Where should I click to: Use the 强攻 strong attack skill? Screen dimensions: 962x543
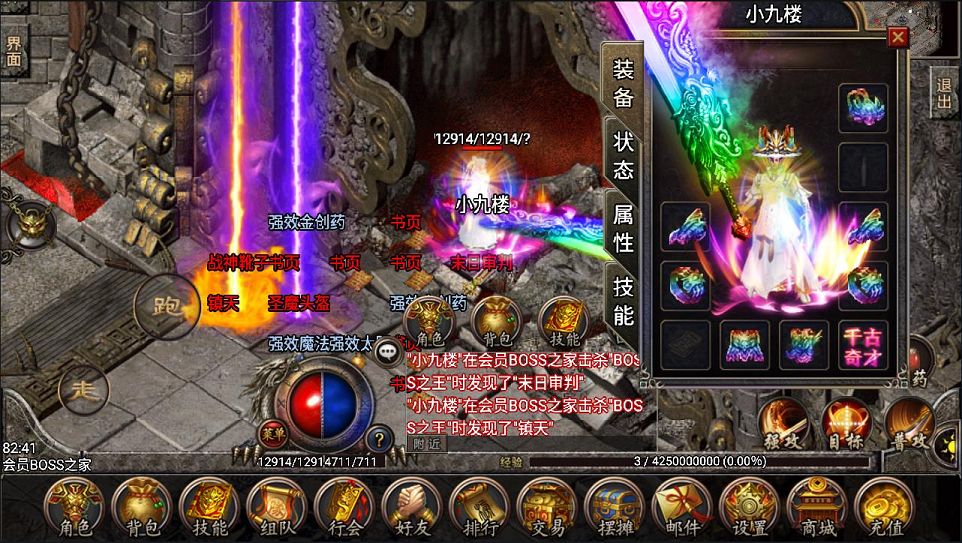(x=783, y=421)
